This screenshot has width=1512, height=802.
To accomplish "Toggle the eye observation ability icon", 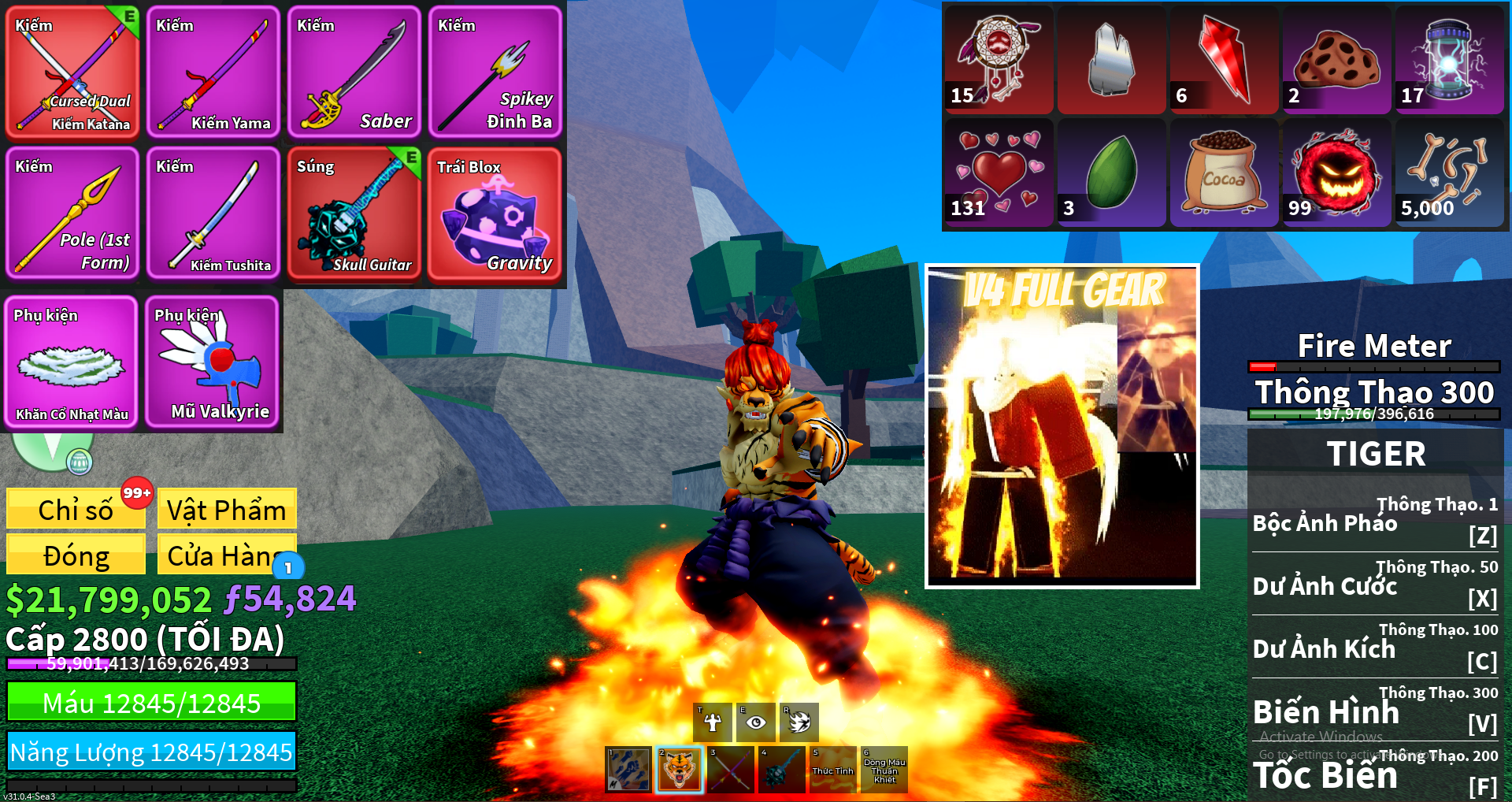I will (x=755, y=722).
